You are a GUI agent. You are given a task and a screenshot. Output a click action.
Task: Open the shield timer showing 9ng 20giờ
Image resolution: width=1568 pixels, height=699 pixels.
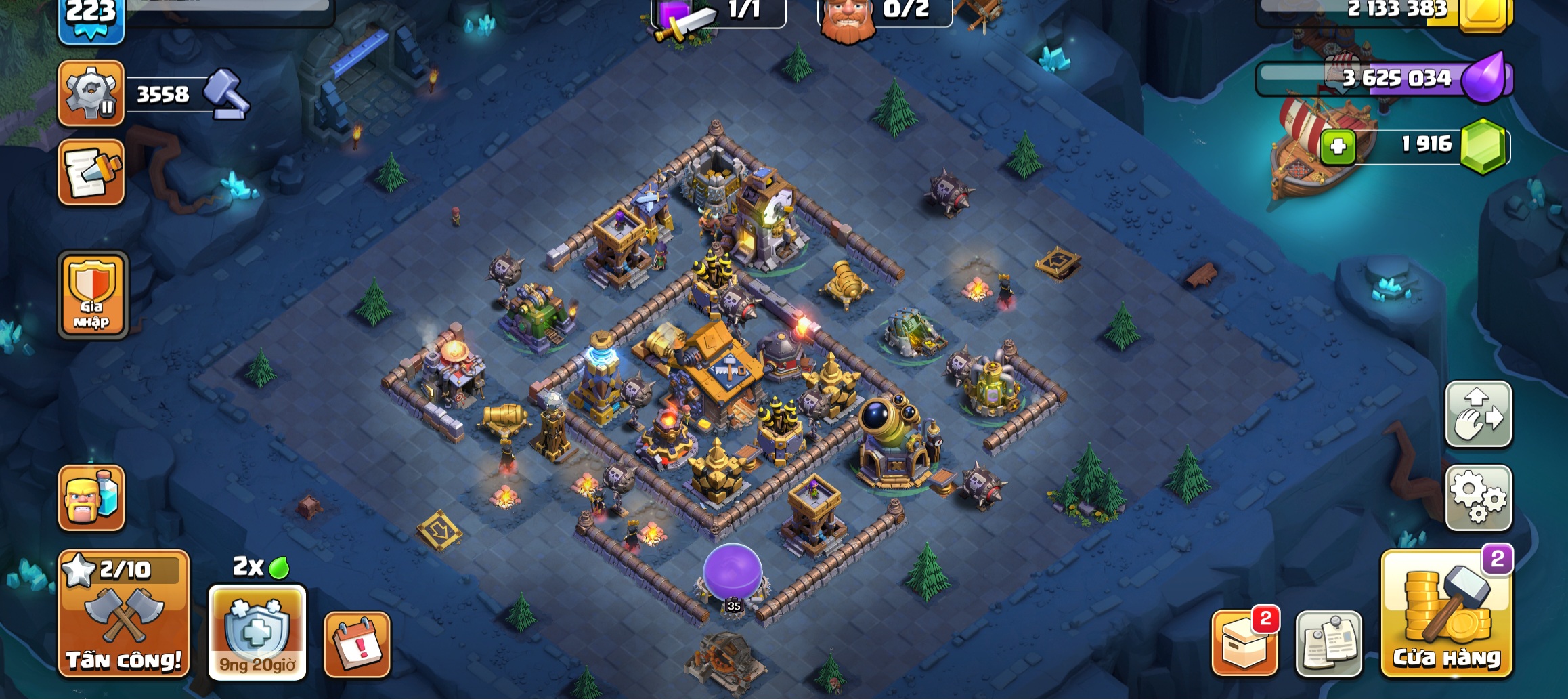coord(257,633)
